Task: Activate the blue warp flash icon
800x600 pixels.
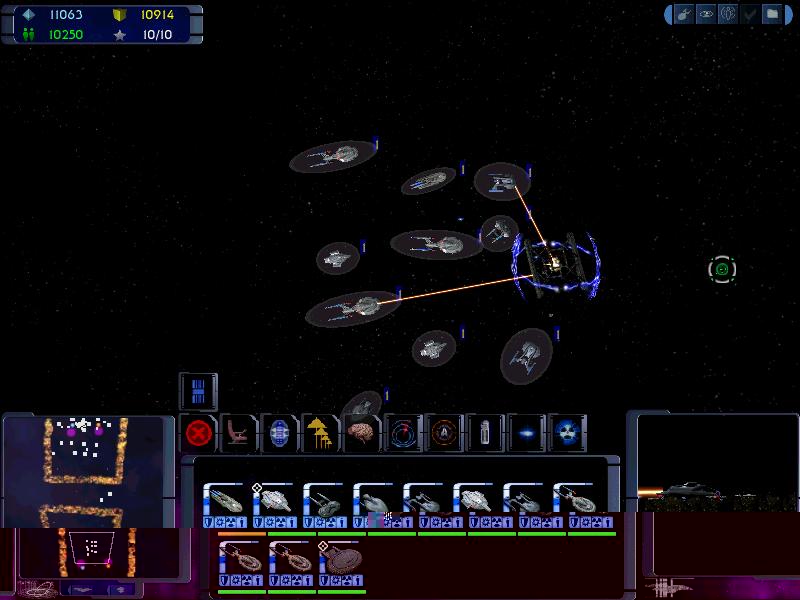Action: [x=526, y=434]
